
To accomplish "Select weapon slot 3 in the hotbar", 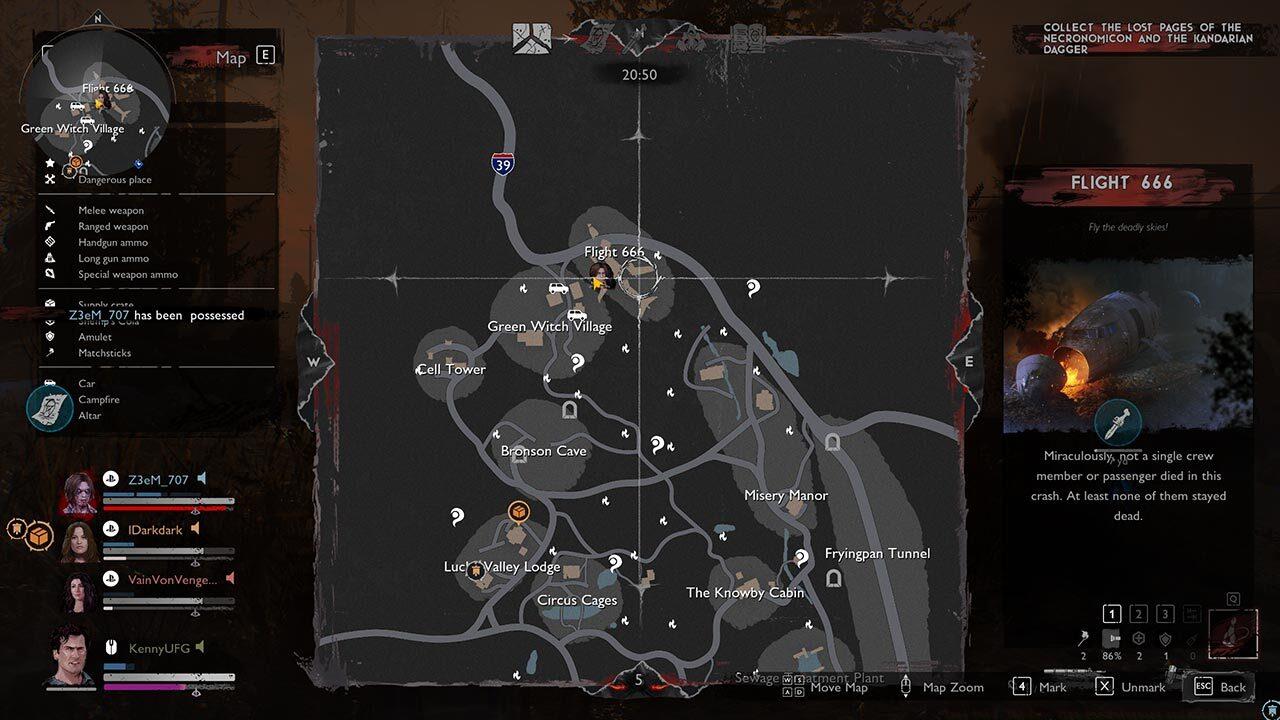I will 1164,613.
